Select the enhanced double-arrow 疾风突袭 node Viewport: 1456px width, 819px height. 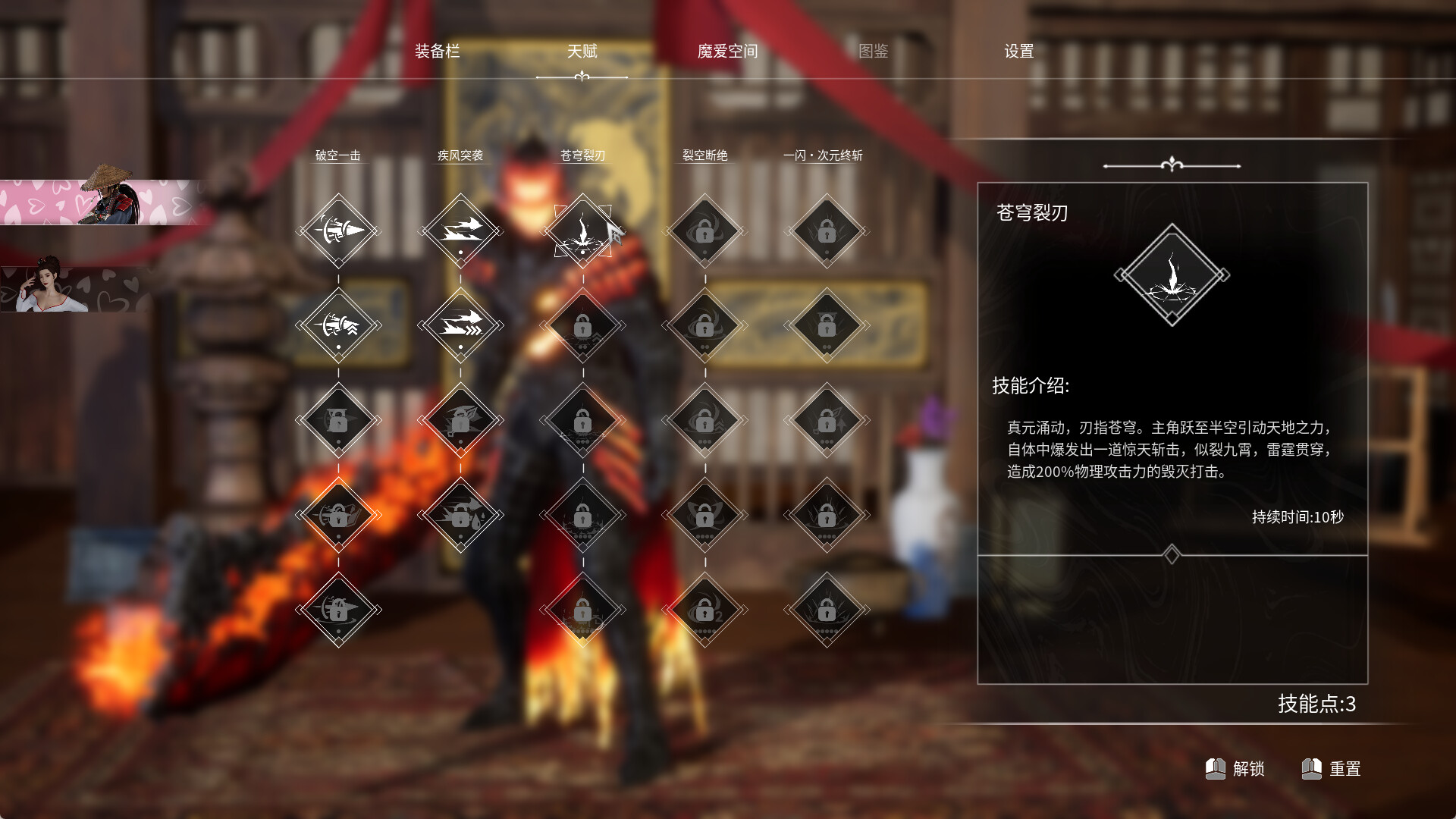pos(461,325)
